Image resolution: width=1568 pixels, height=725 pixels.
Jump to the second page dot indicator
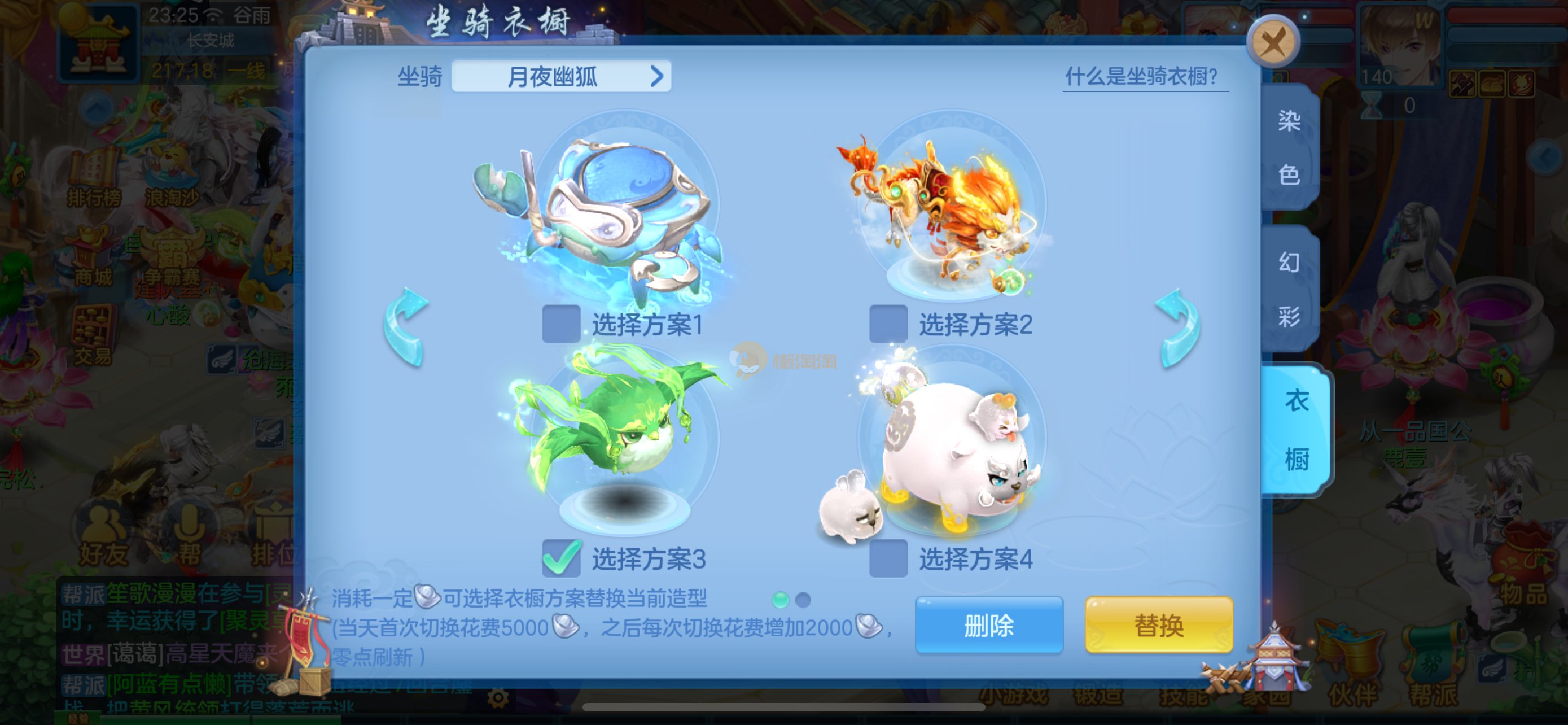coord(803,600)
